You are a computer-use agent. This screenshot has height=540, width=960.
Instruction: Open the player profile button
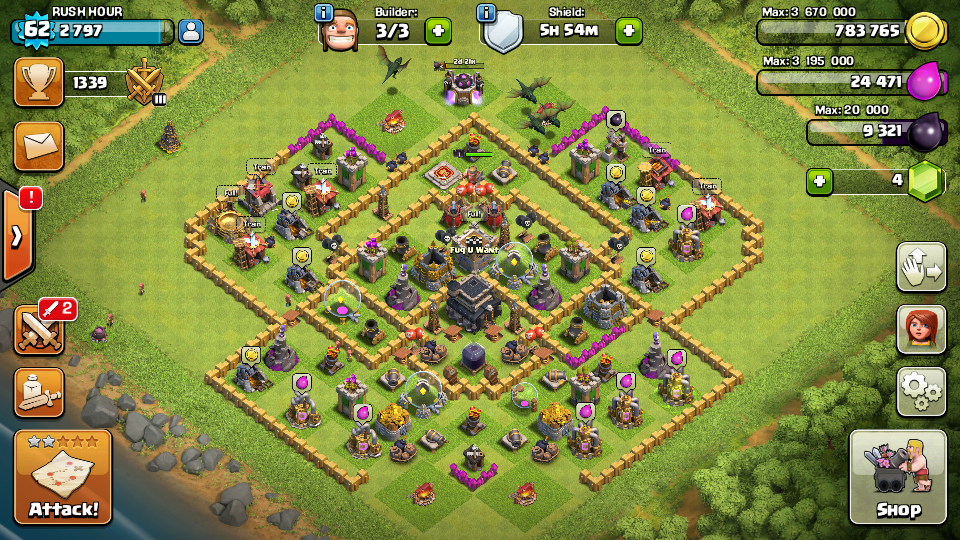(x=191, y=31)
